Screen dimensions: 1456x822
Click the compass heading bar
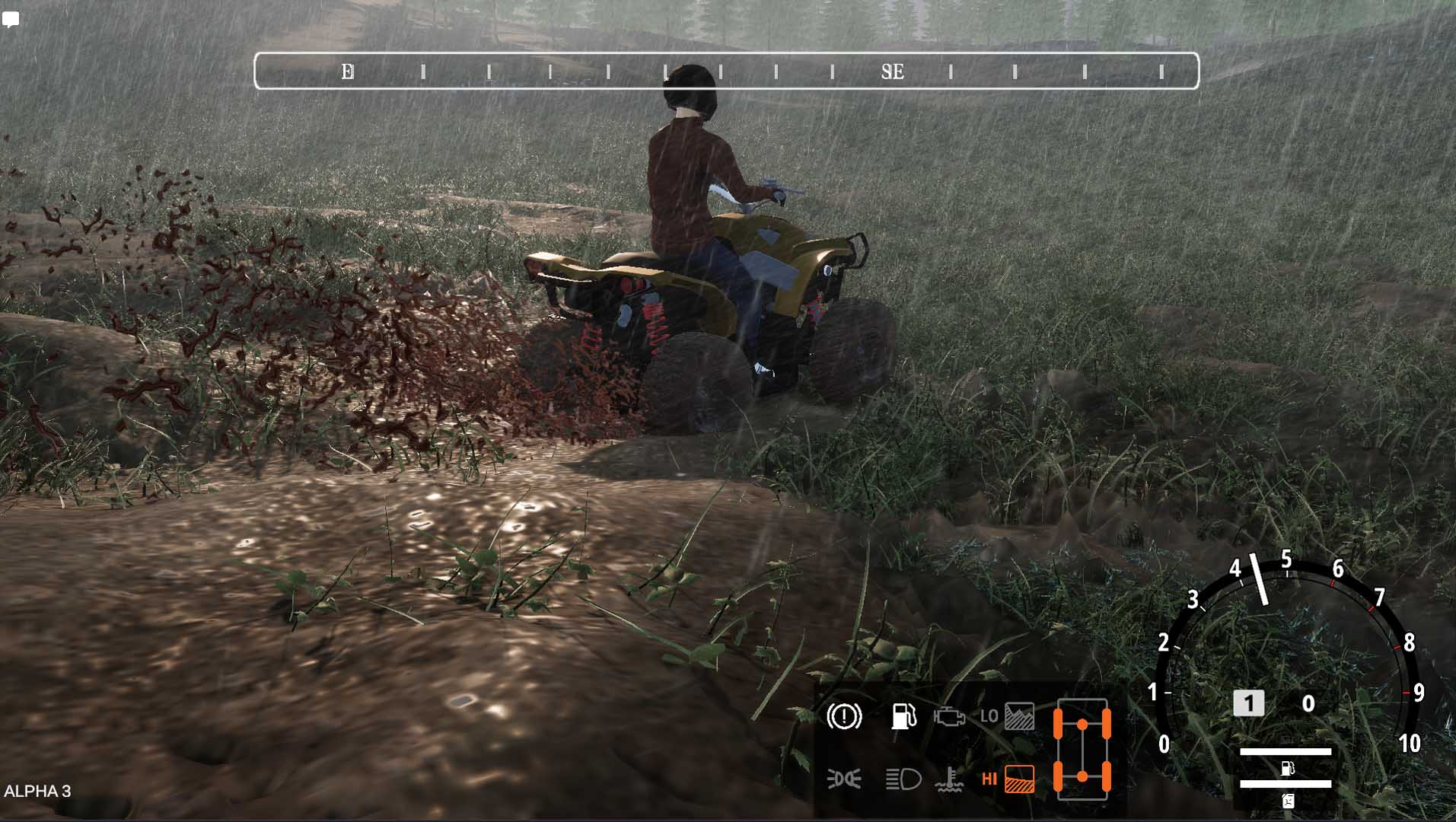coord(726,72)
